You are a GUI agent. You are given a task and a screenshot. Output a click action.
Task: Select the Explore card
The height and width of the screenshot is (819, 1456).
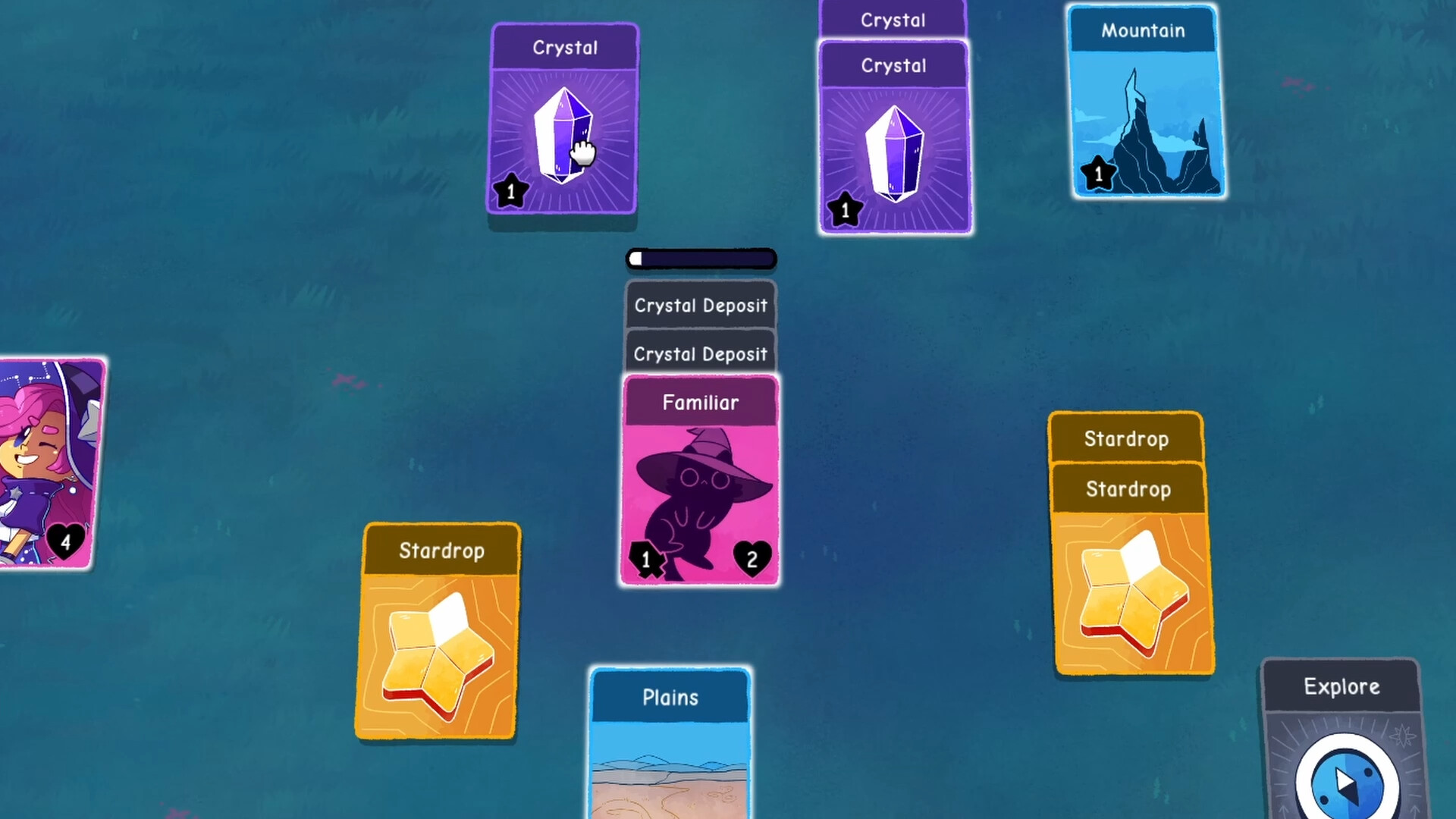tap(1341, 687)
